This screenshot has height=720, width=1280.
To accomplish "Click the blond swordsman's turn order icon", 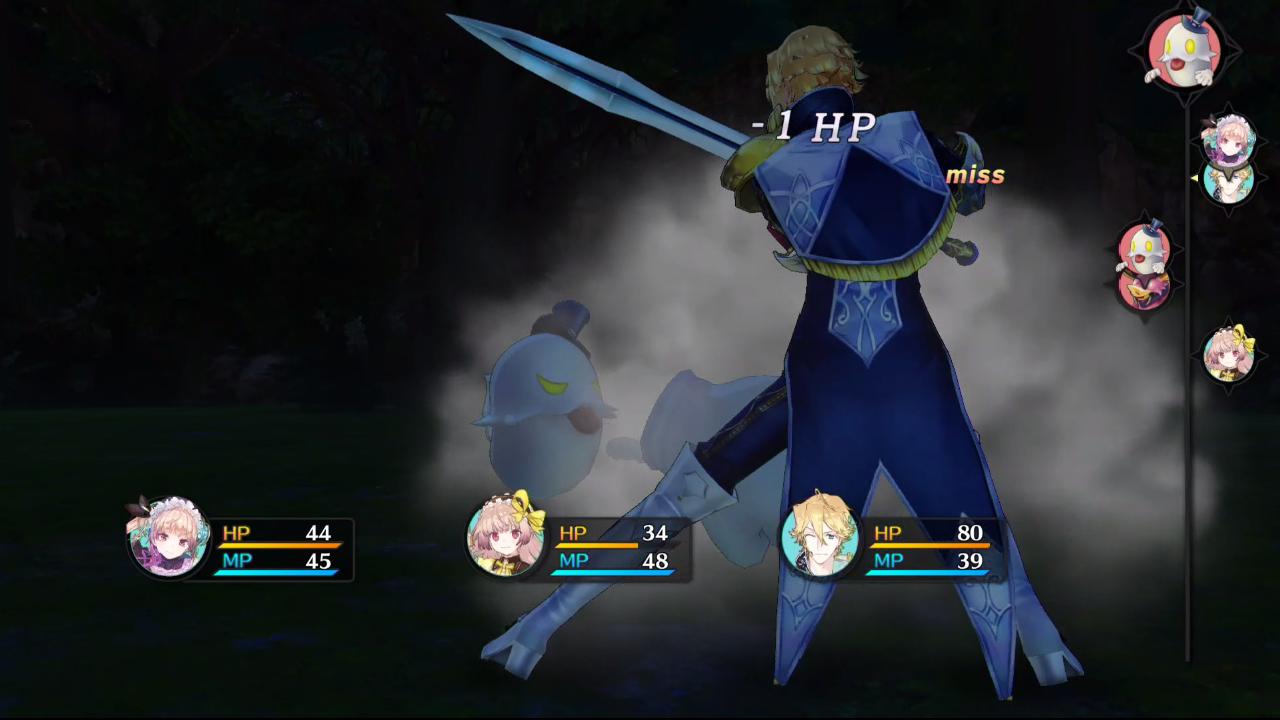I will coord(1228,182).
